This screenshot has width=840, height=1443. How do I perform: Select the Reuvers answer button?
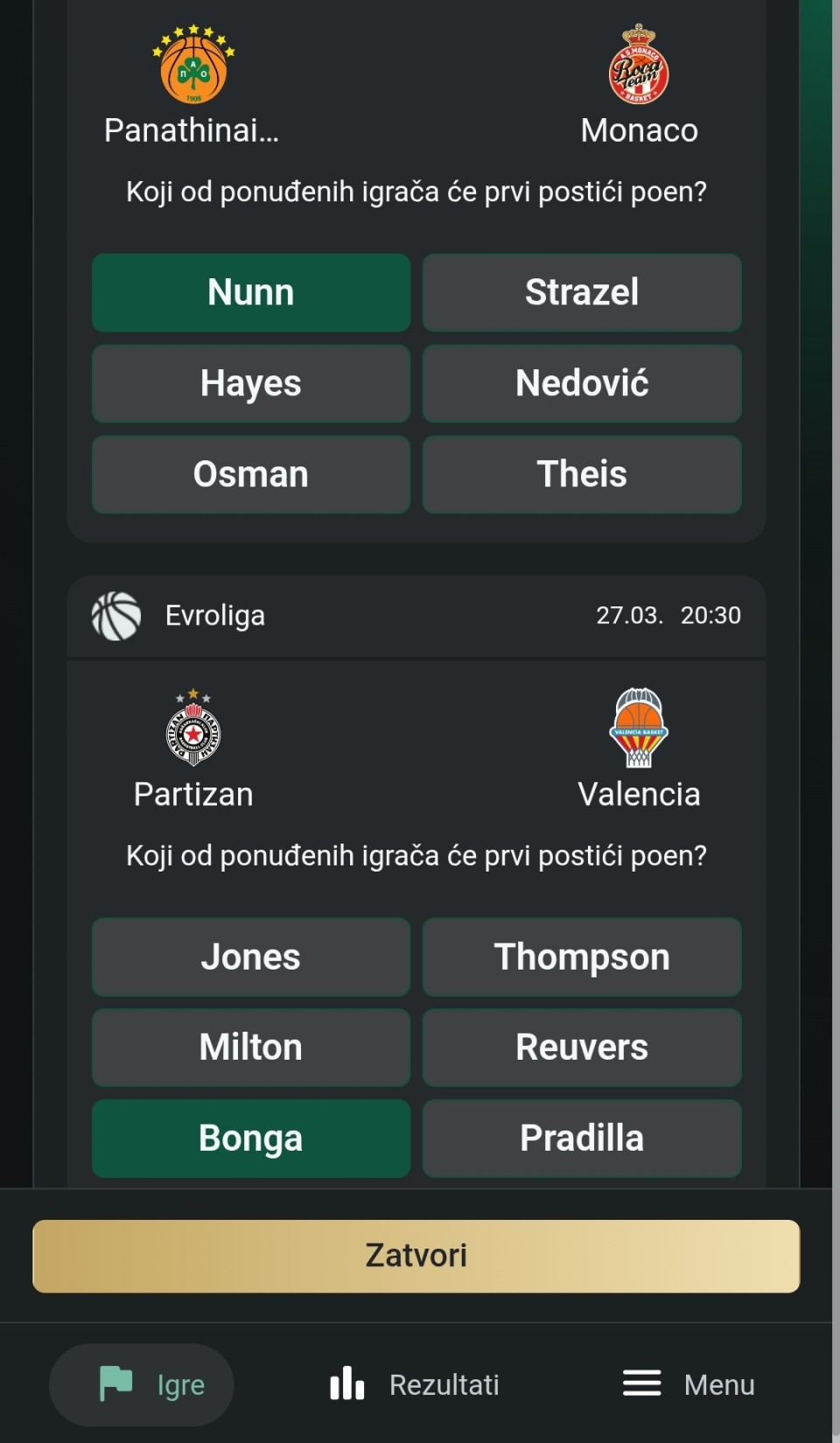click(581, 1047)
